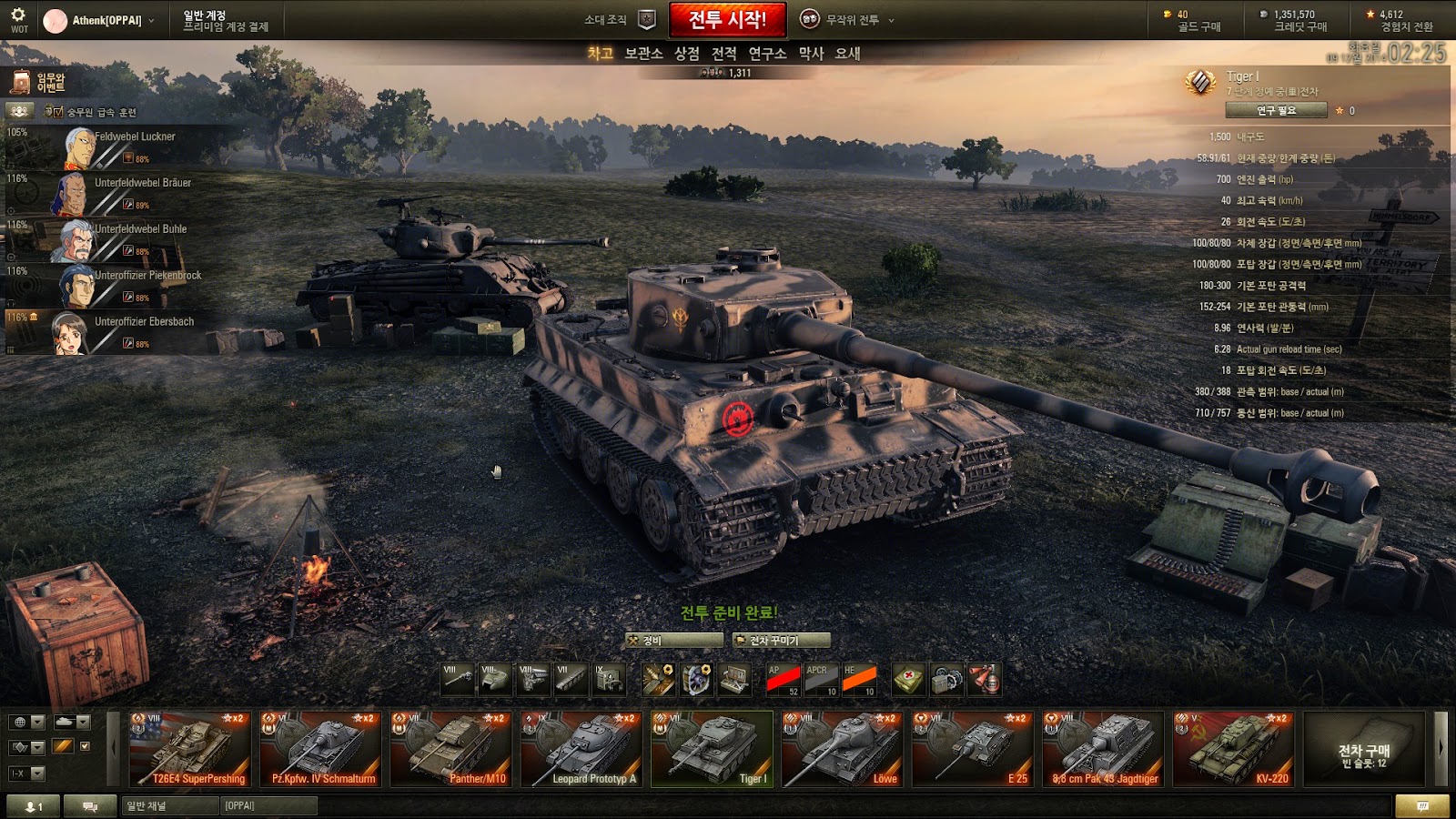Open the 전차 꾸미기 (Exterior) button
This screenshot has width=1456, height=819.
(781, 641)
